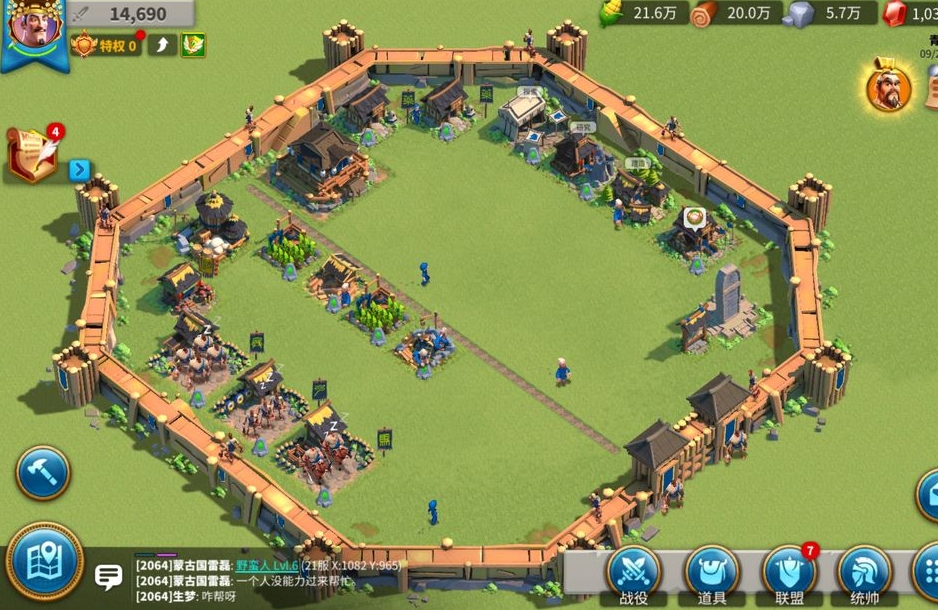The width and height of the screenshot is (938, 610).
Task: Open the chat box speech bubble
Action: click(108, 576)
